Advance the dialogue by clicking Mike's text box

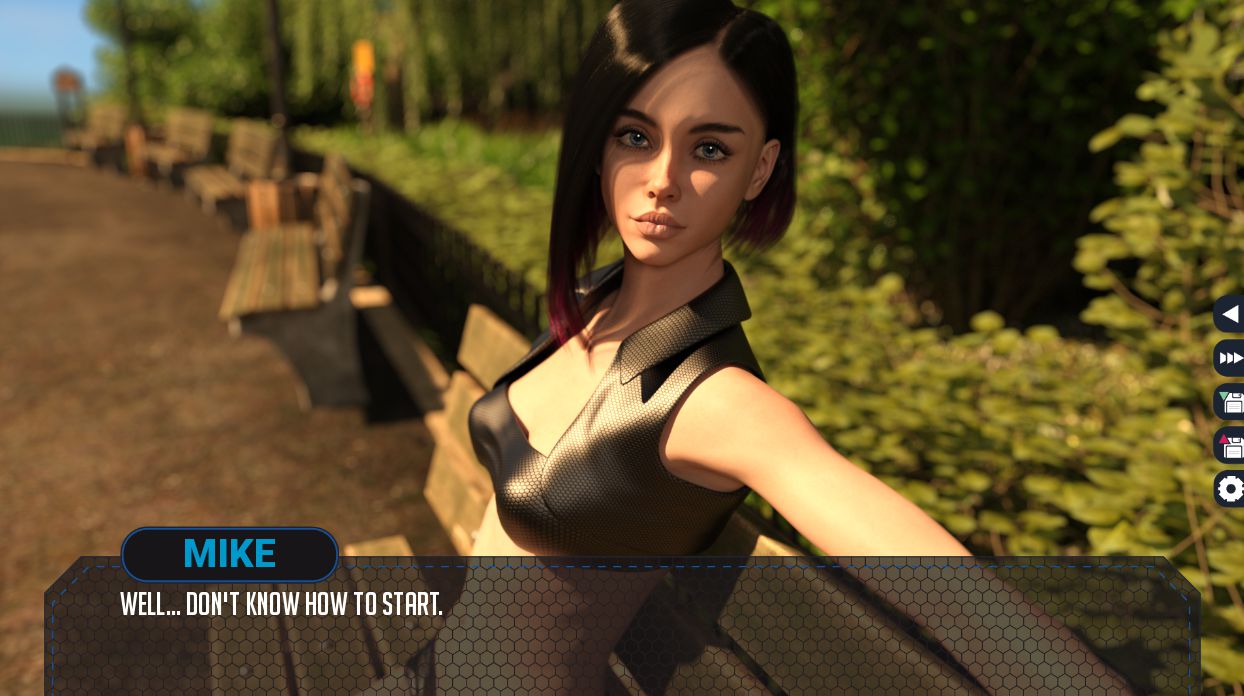tap(620, 630)
